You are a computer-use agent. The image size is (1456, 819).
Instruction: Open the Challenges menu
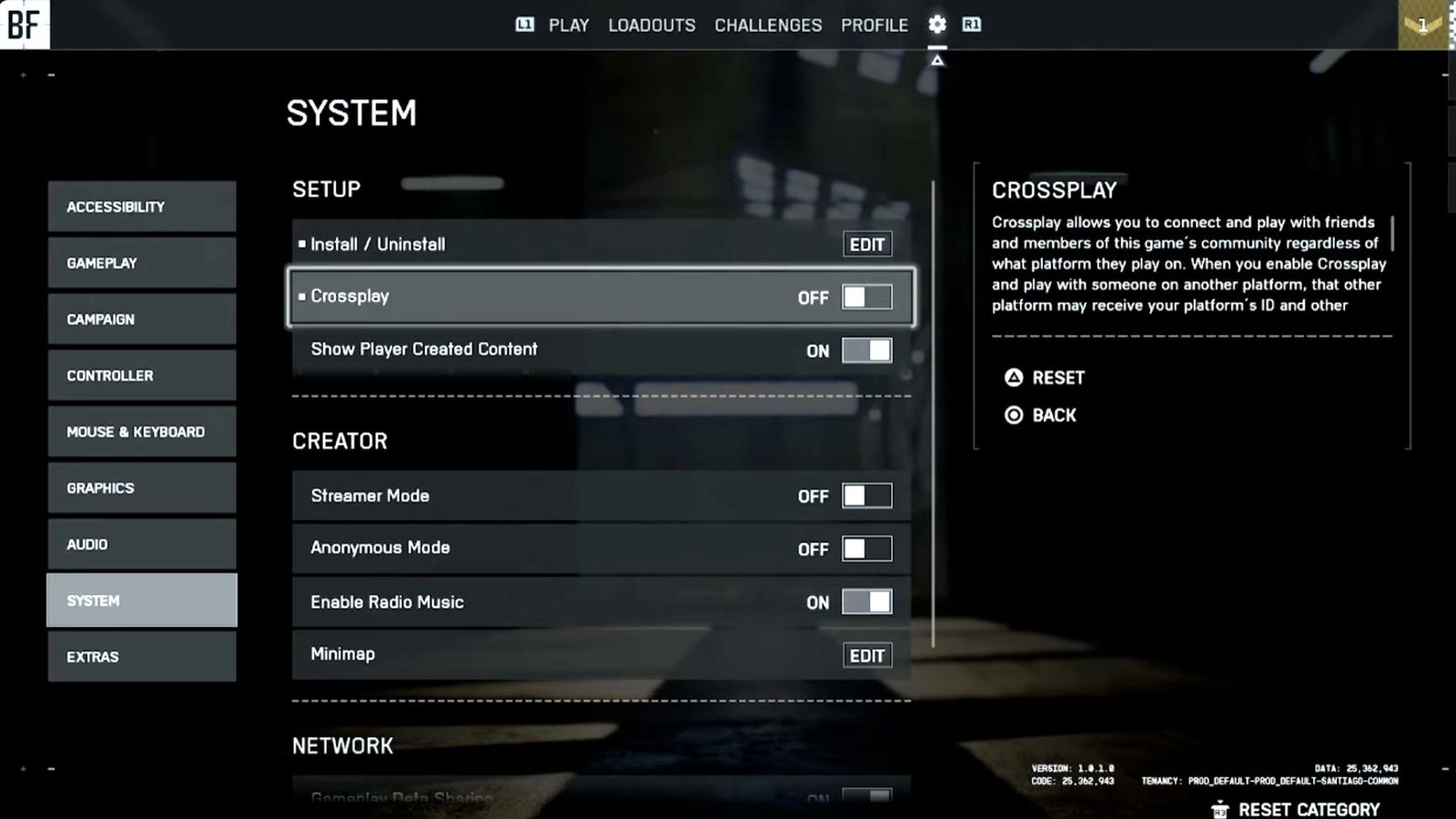pyautogui.click(x=768, y=25)
